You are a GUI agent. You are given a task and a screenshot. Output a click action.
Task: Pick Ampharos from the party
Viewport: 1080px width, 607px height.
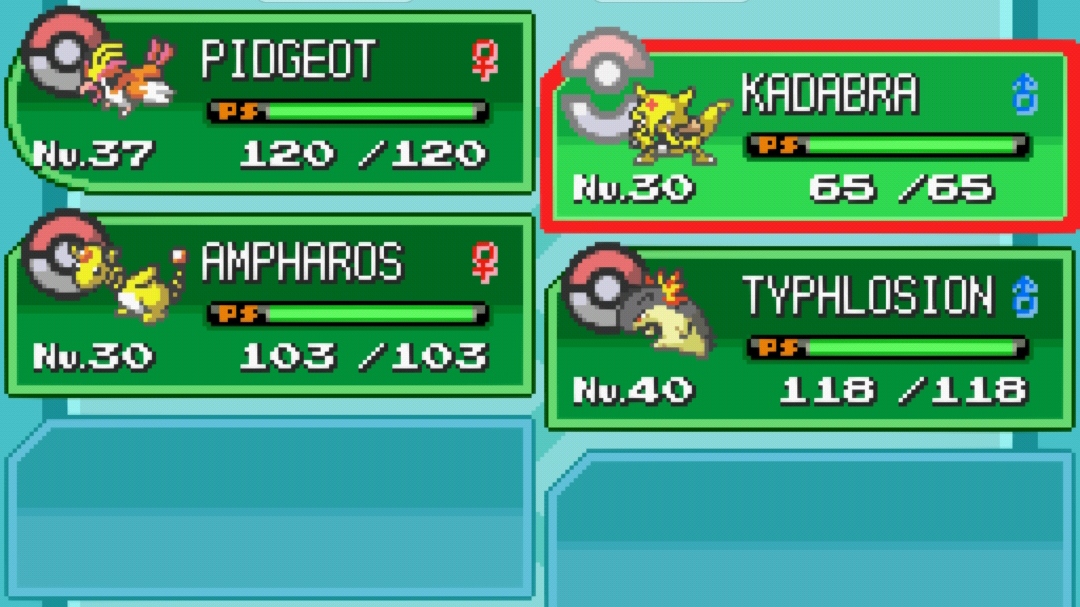pos(270,305)
